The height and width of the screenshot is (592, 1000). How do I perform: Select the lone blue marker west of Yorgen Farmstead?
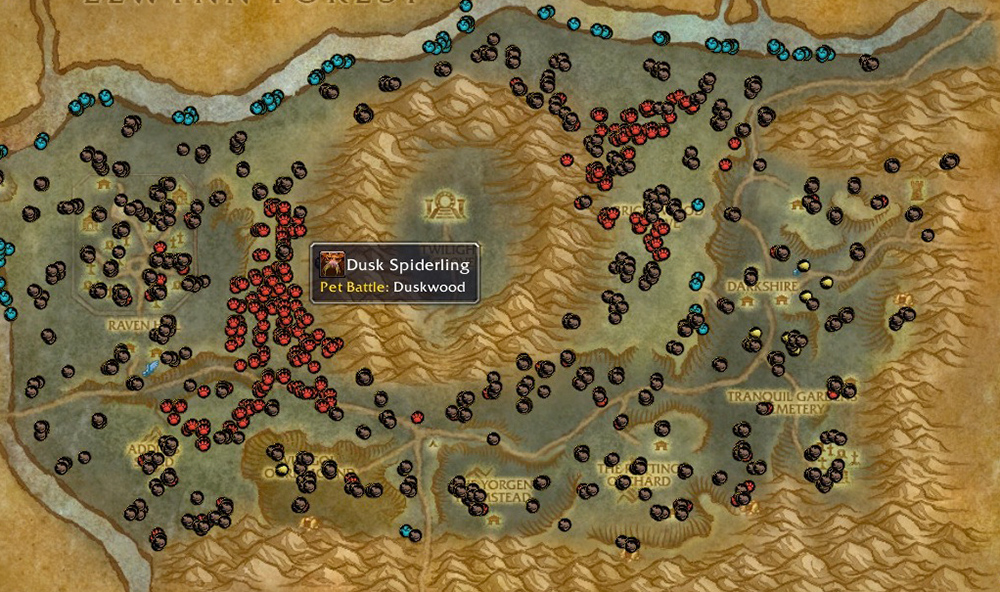[x=406, y=530]
